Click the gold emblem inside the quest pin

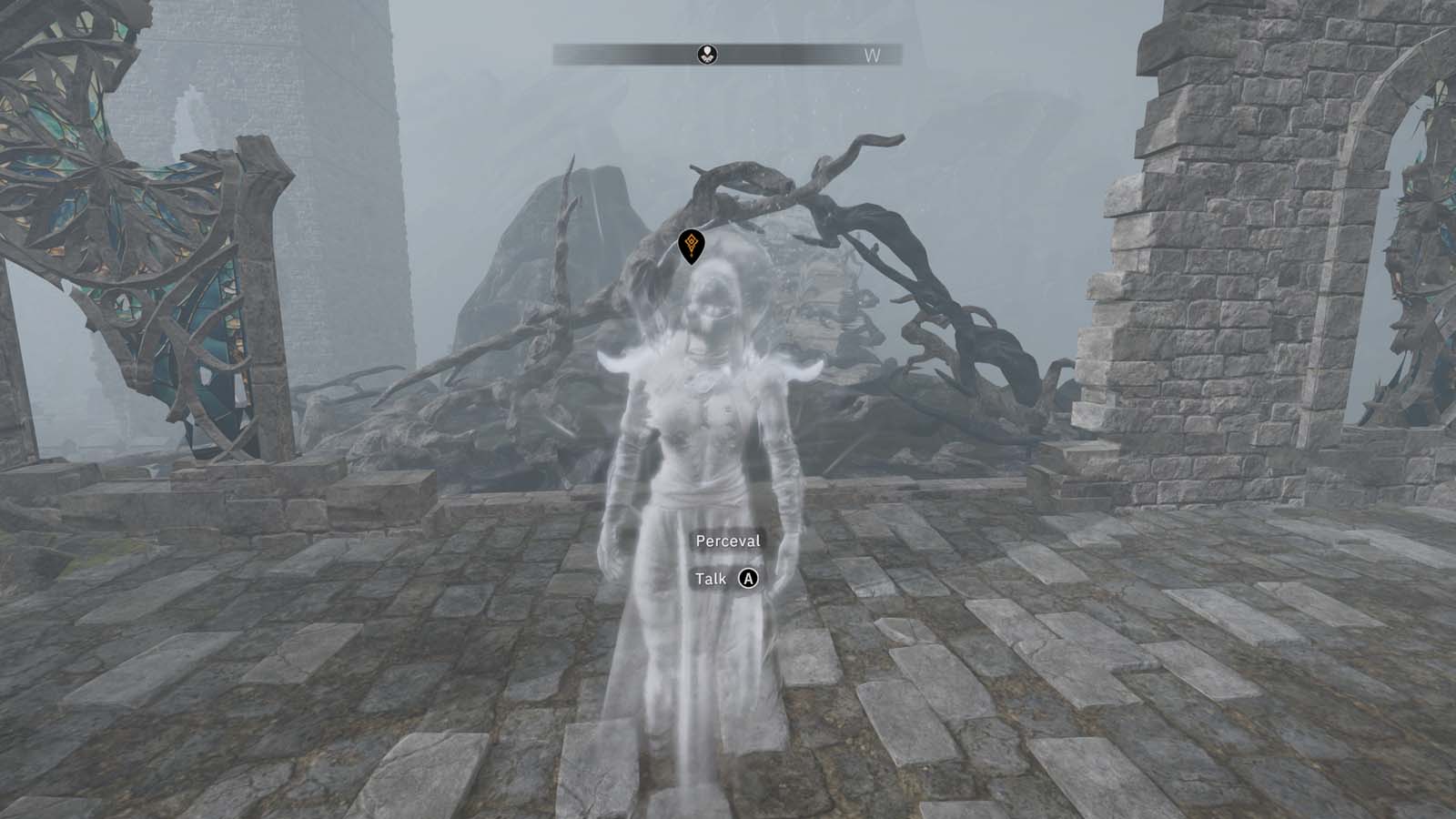693,242
